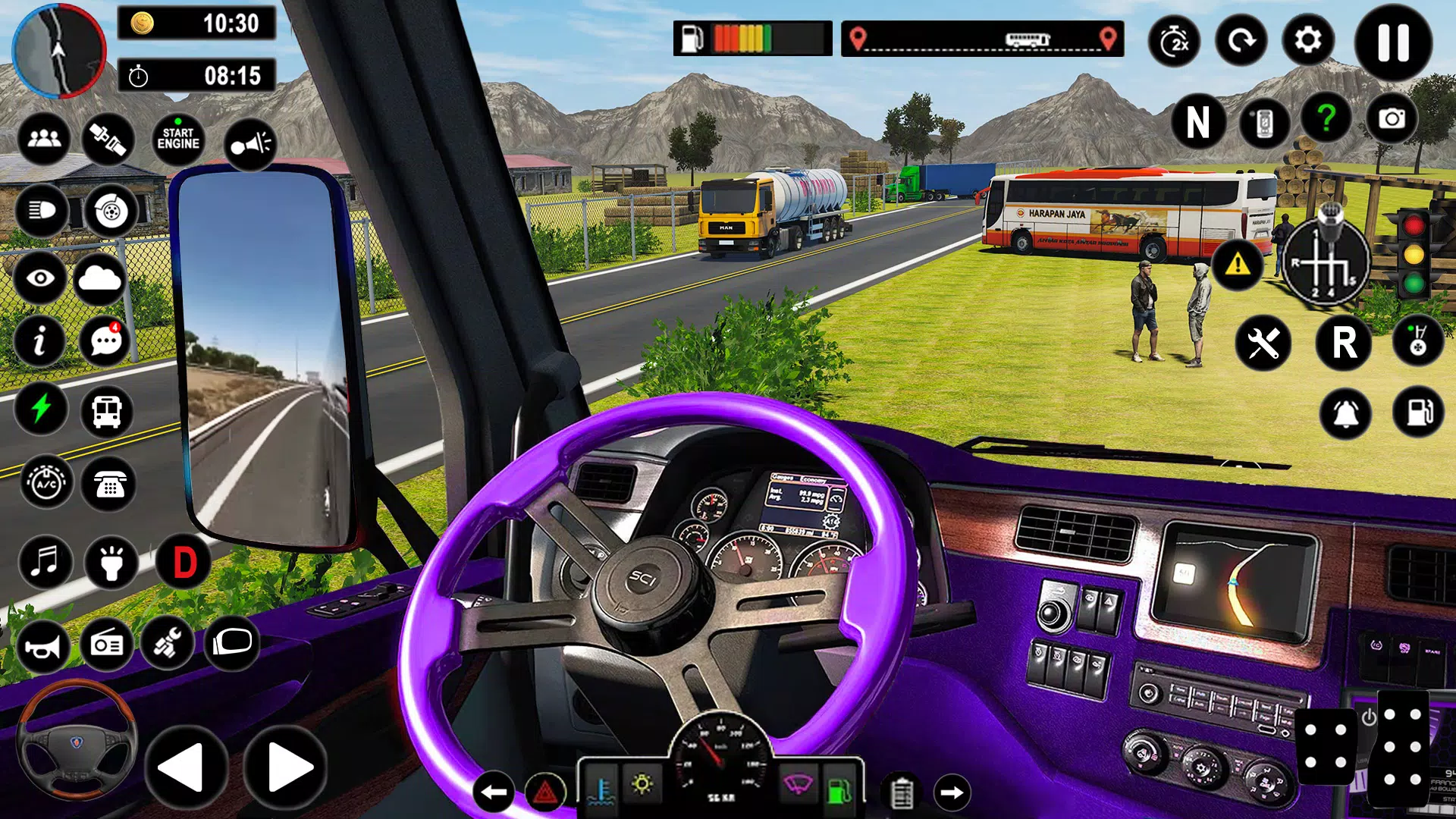
Task: Select the N neutral gear
Action: click(x=1197, y=121)
